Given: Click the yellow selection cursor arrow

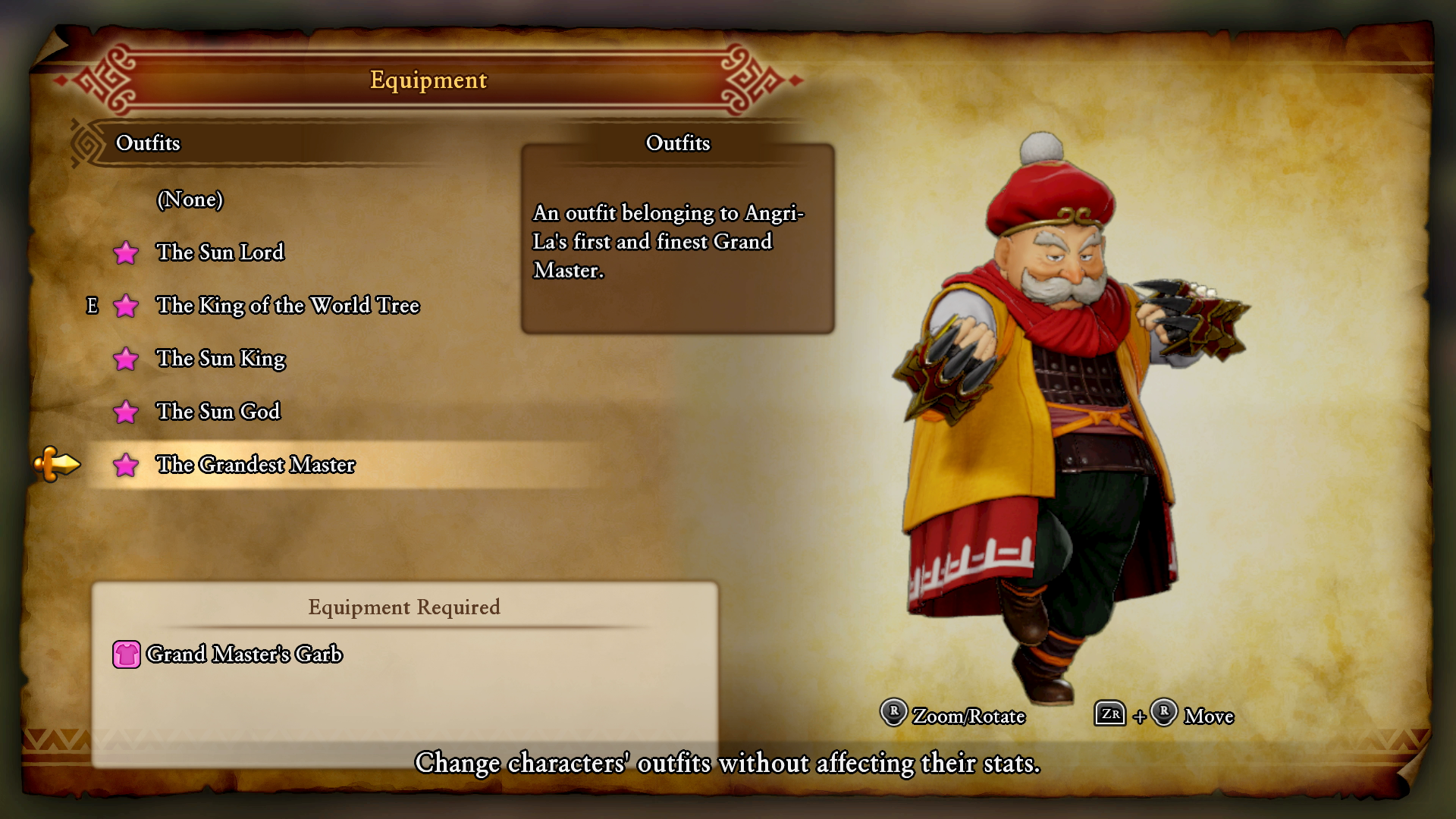Looking at the screenshot, I should click(57, 465).
